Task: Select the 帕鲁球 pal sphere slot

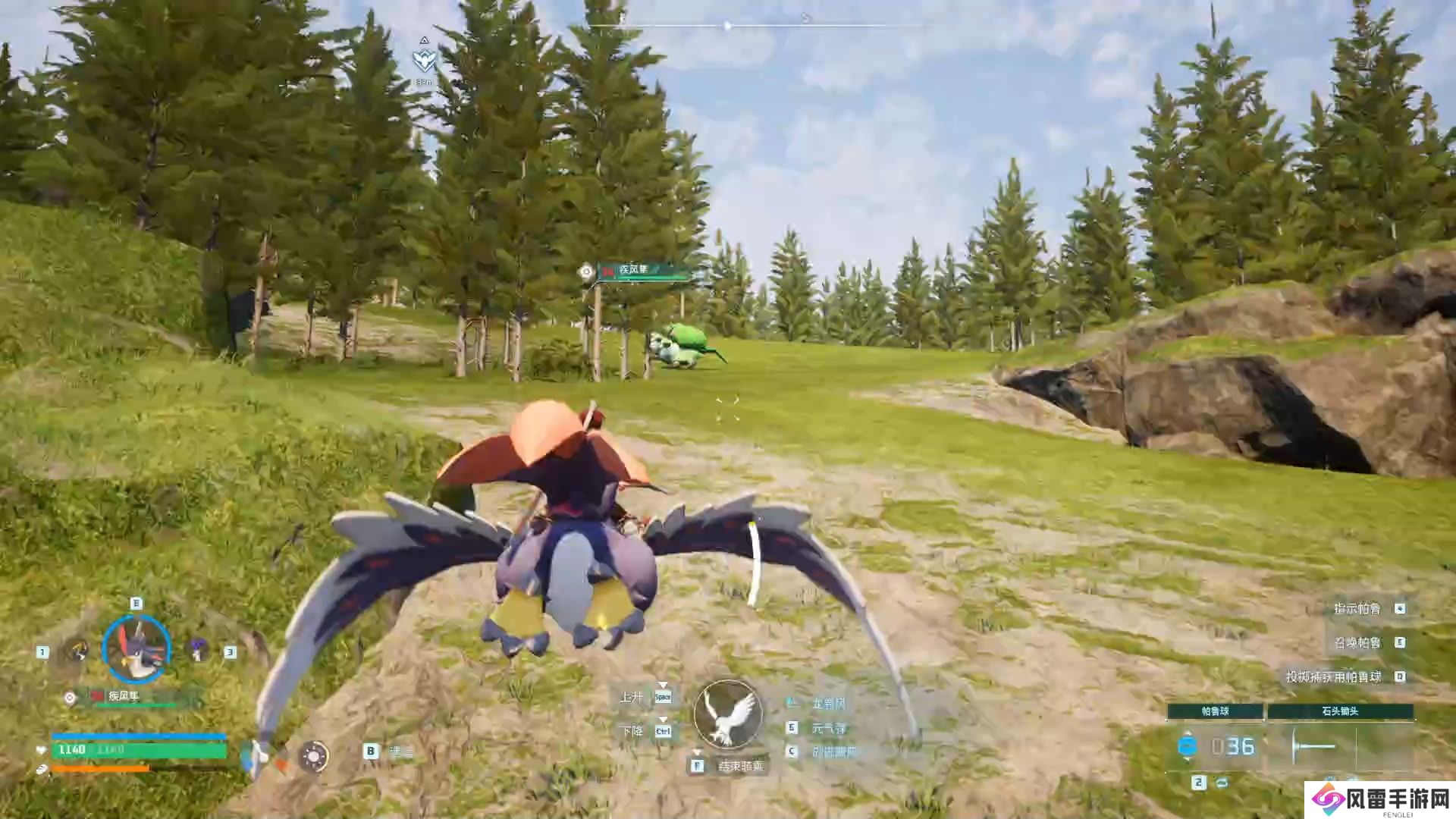Action: coord(1215,711)
